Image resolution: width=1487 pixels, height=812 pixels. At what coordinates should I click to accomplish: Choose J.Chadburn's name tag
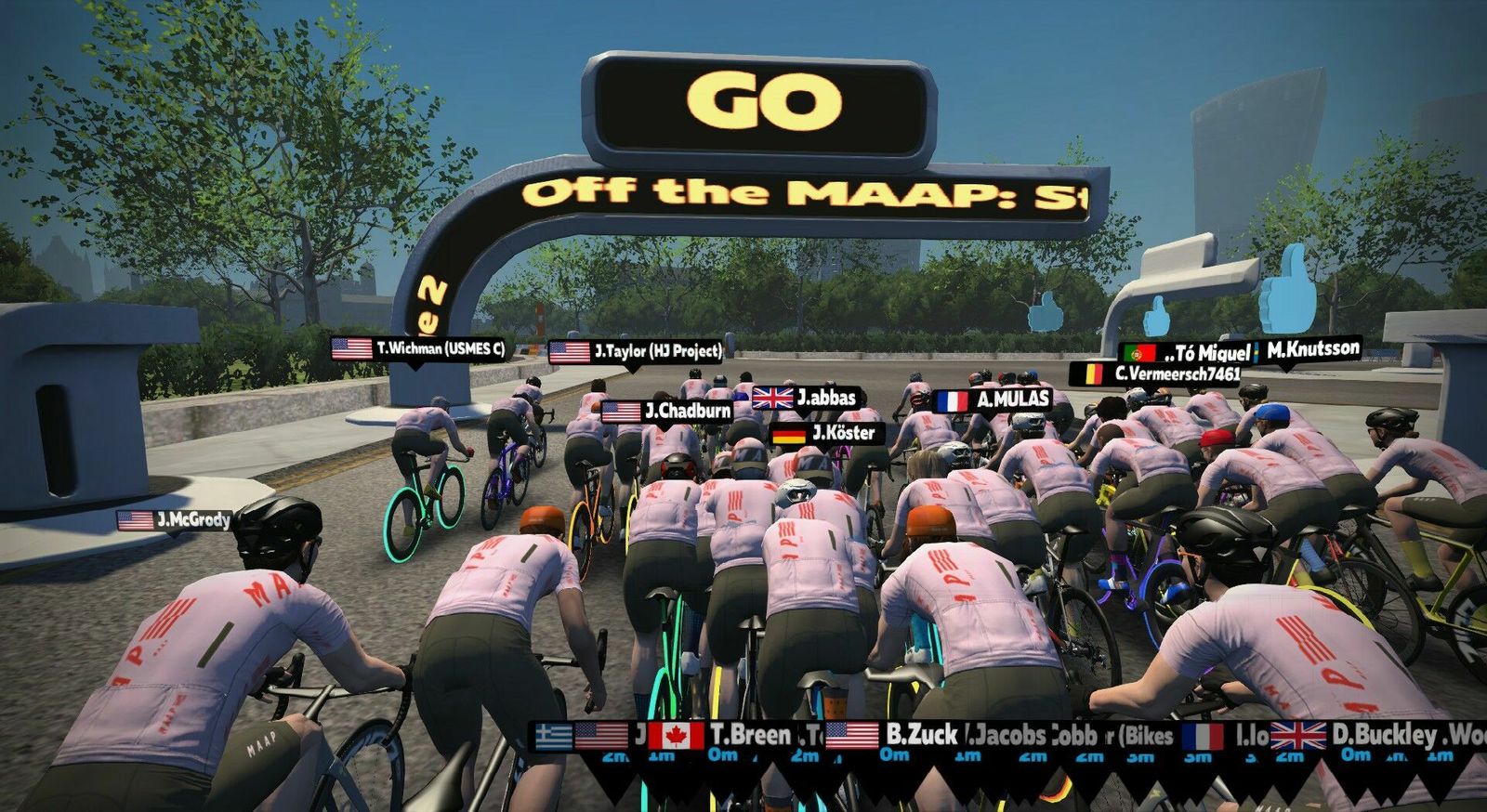click(x=667, y=411)
